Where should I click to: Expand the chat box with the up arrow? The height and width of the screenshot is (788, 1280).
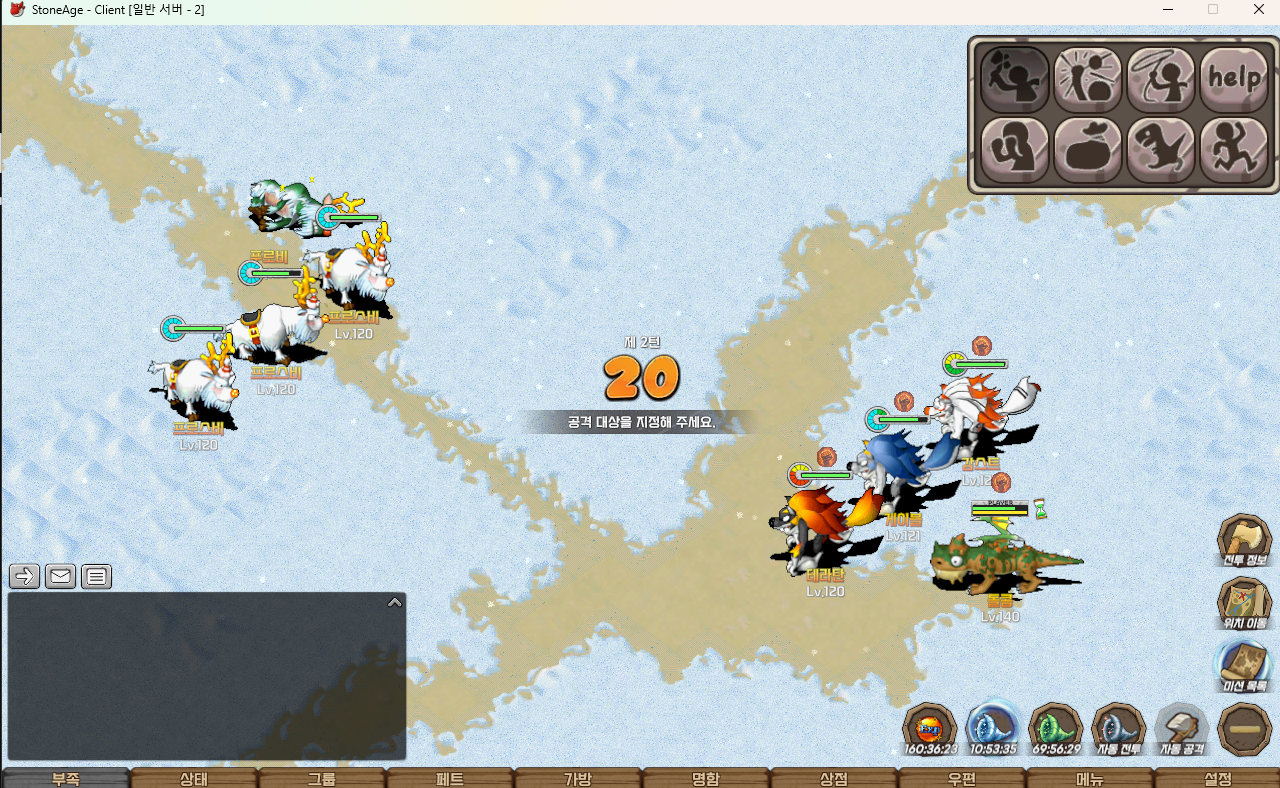pyautogui.click(x=394, y=602)
